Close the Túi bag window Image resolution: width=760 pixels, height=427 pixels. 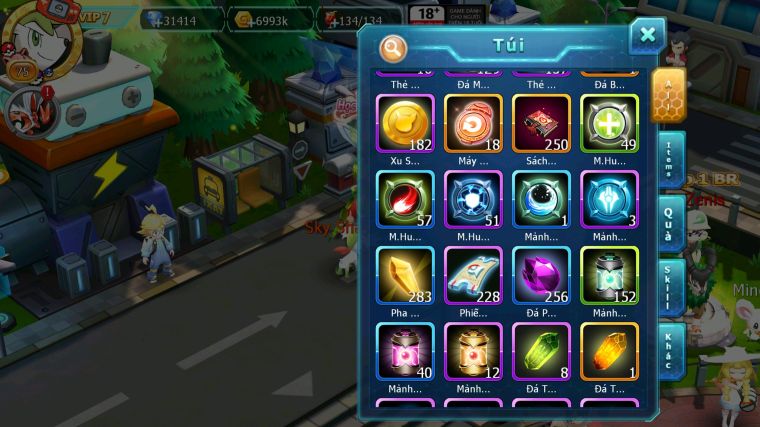647,36
